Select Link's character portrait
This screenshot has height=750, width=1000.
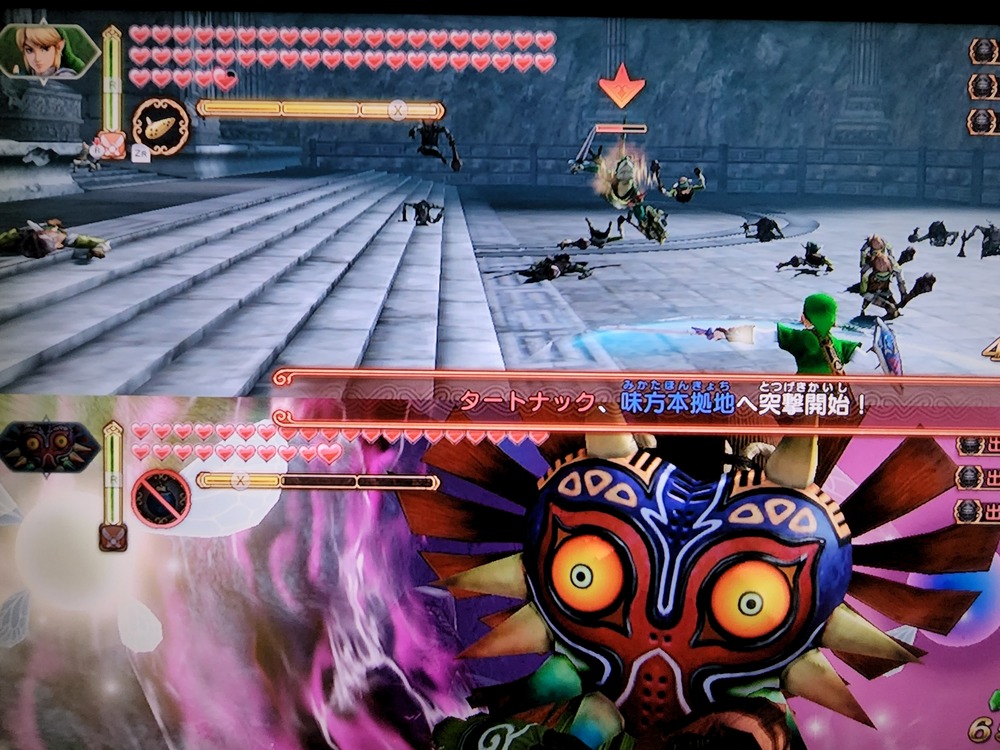pyautogui.click(x=48, y=52)
